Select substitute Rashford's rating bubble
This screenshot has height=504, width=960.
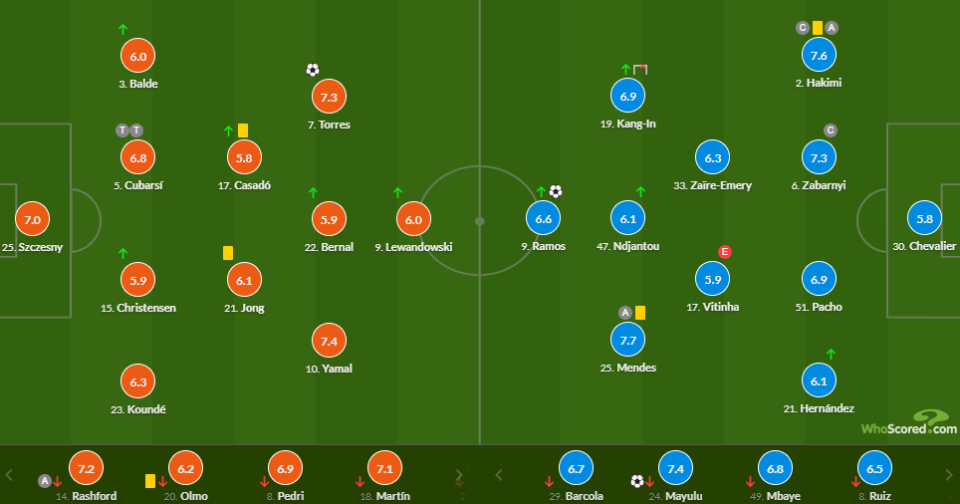[86, 468]
